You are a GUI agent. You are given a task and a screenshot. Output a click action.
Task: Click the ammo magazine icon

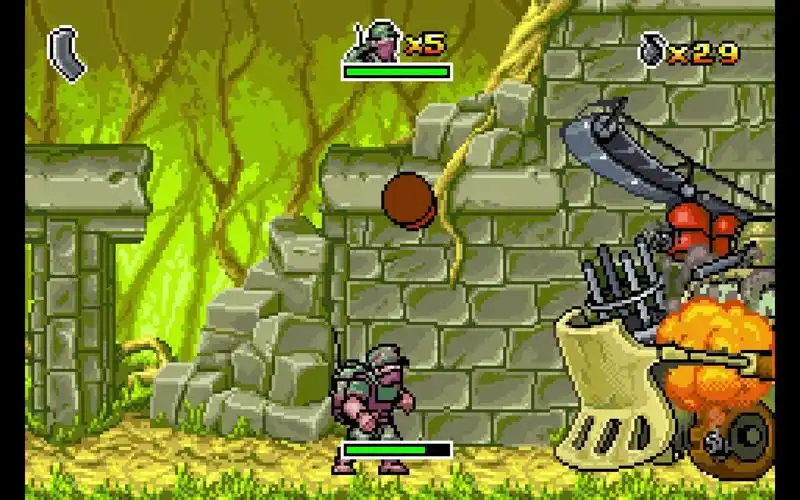coord(68,53)
